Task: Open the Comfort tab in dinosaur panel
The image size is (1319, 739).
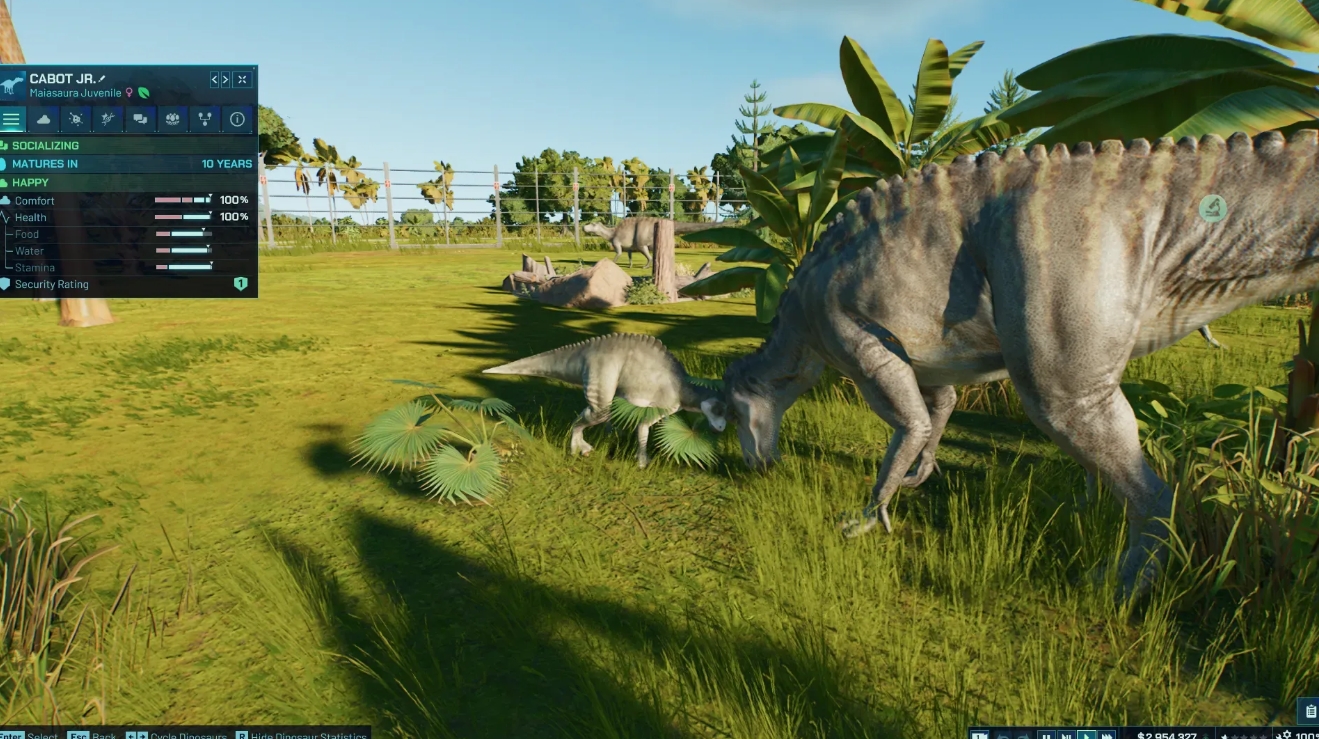Action: click(45, 119)
